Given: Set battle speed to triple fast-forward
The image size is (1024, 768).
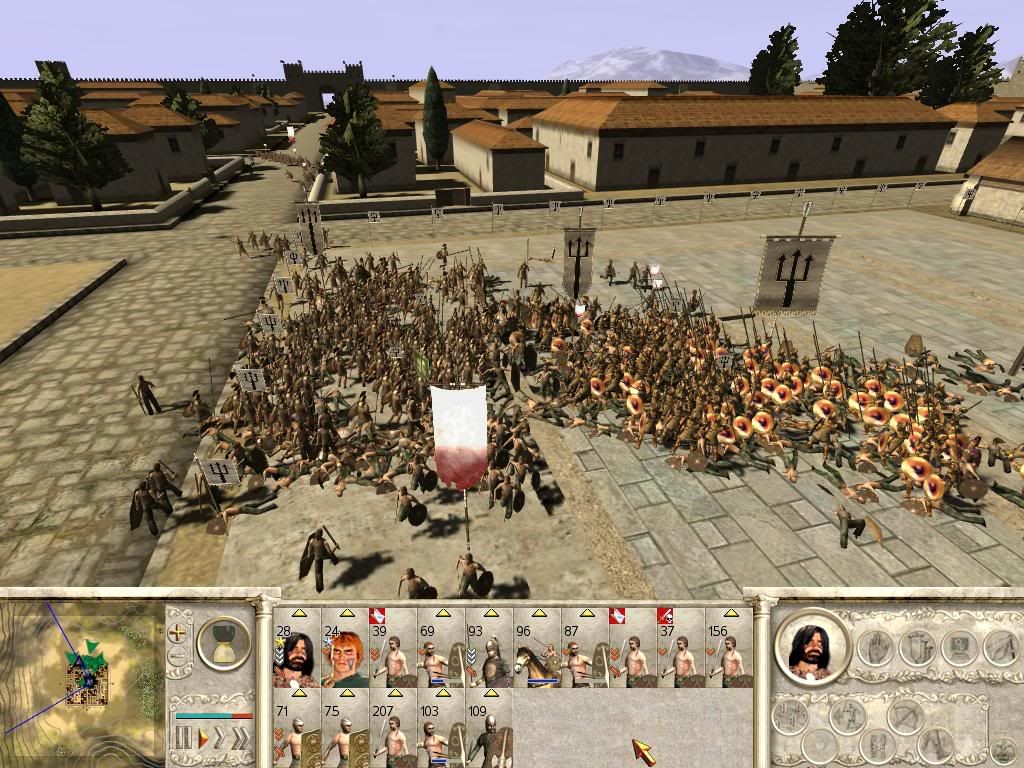Looking at the screenshot, I should coord(242,739).
